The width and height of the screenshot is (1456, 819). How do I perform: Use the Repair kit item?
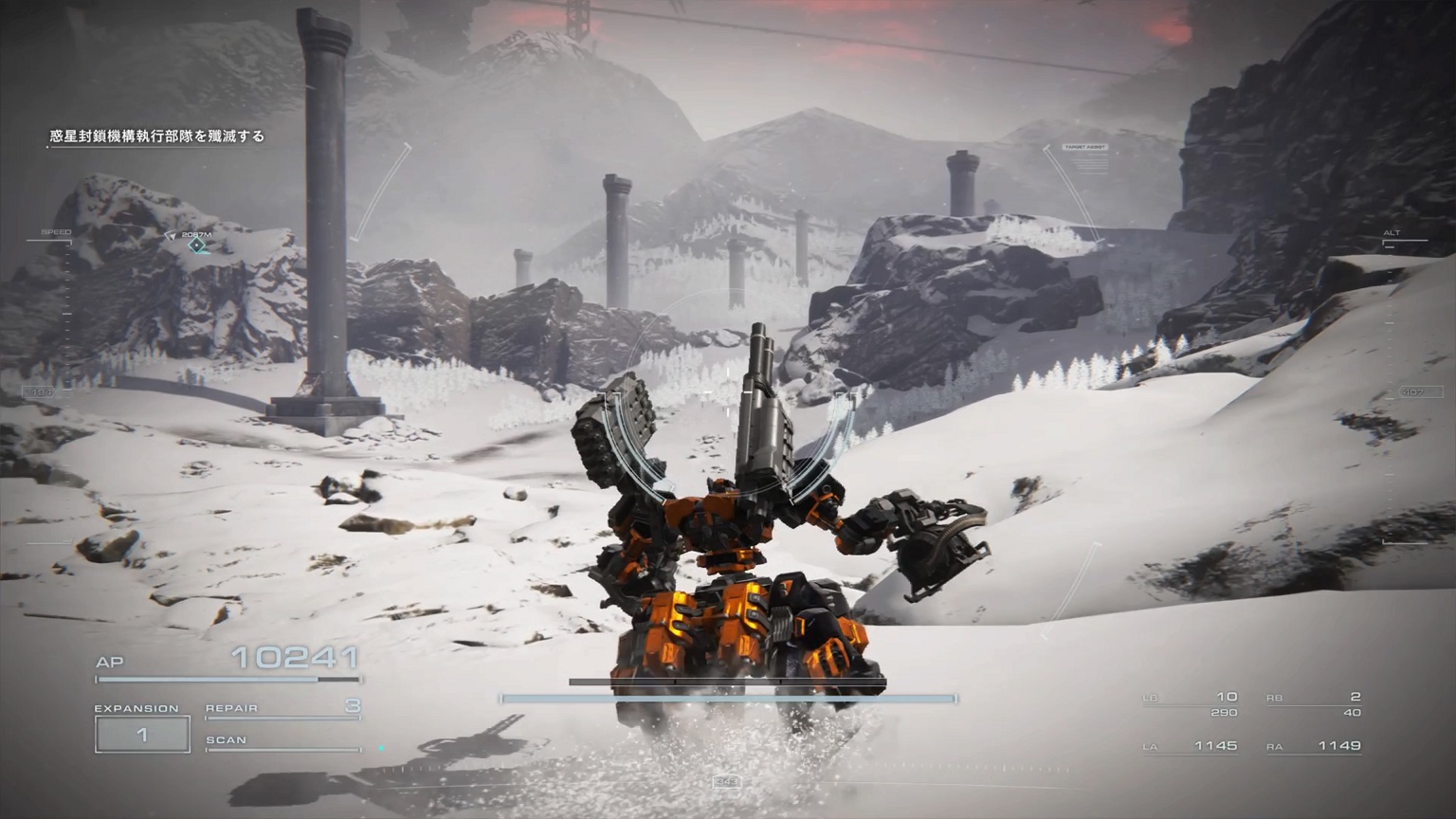(282, 708)
